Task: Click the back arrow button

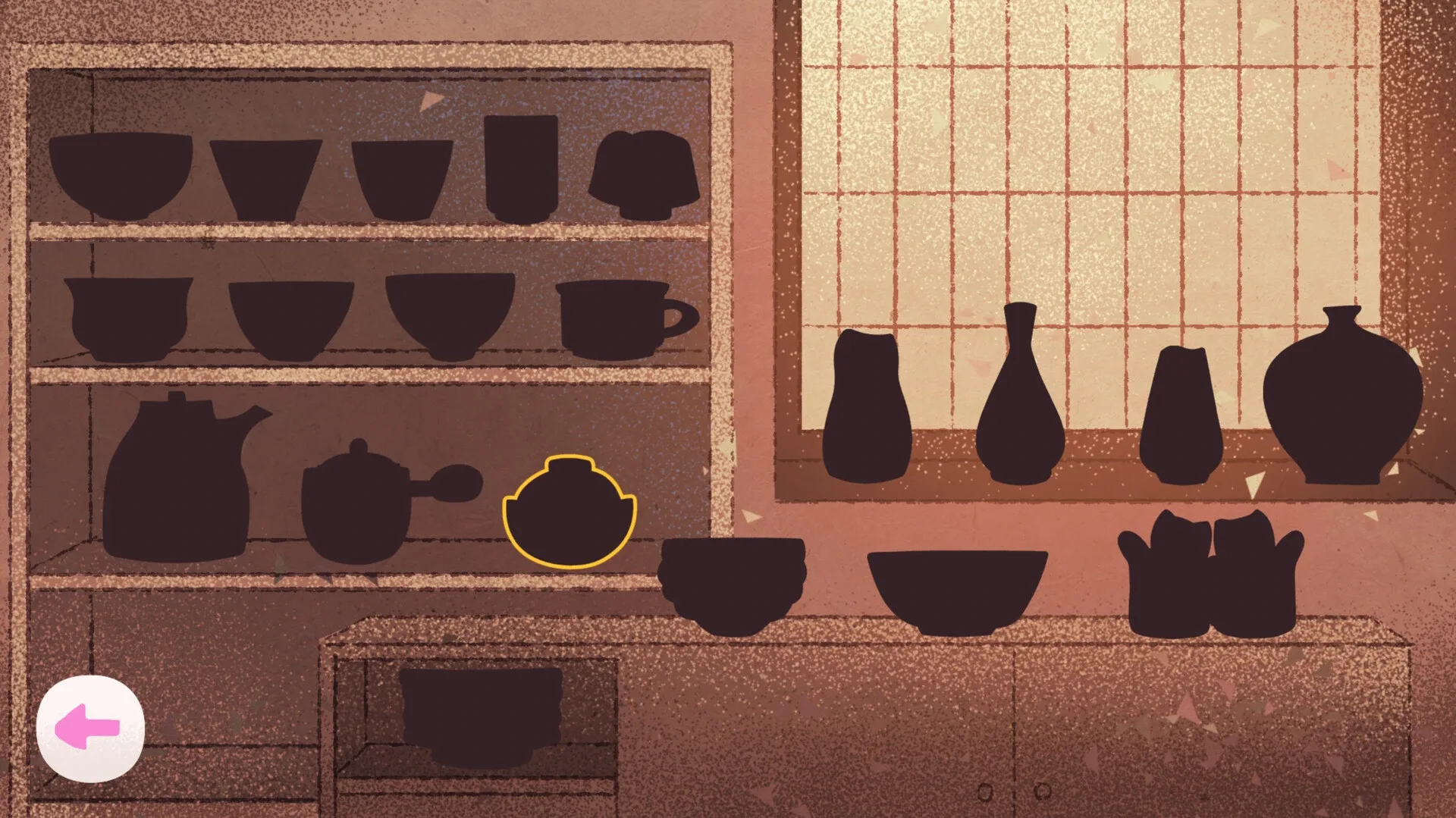Action: click(93, 726)
